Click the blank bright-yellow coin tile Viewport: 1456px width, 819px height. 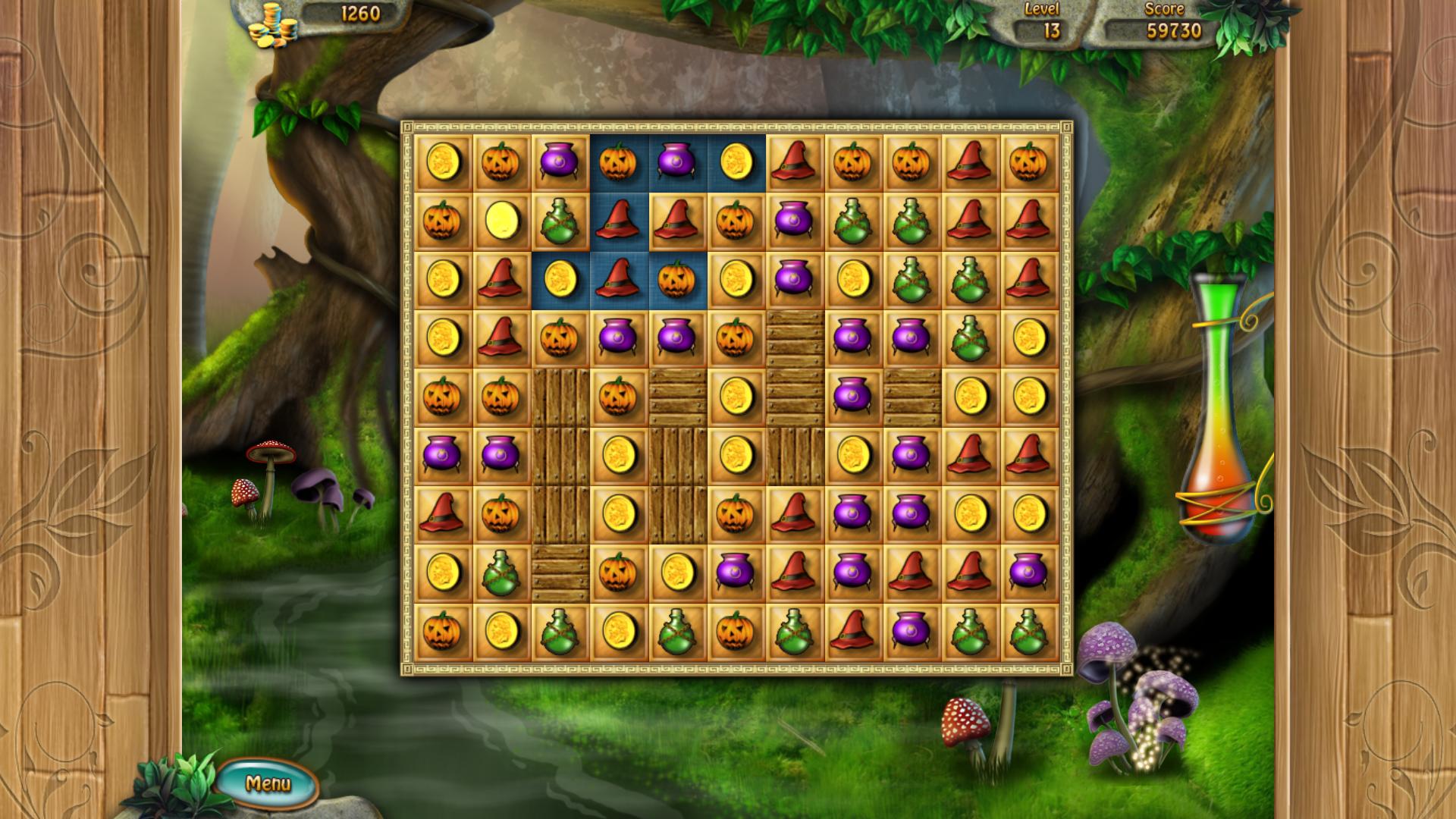pos(501,221)
